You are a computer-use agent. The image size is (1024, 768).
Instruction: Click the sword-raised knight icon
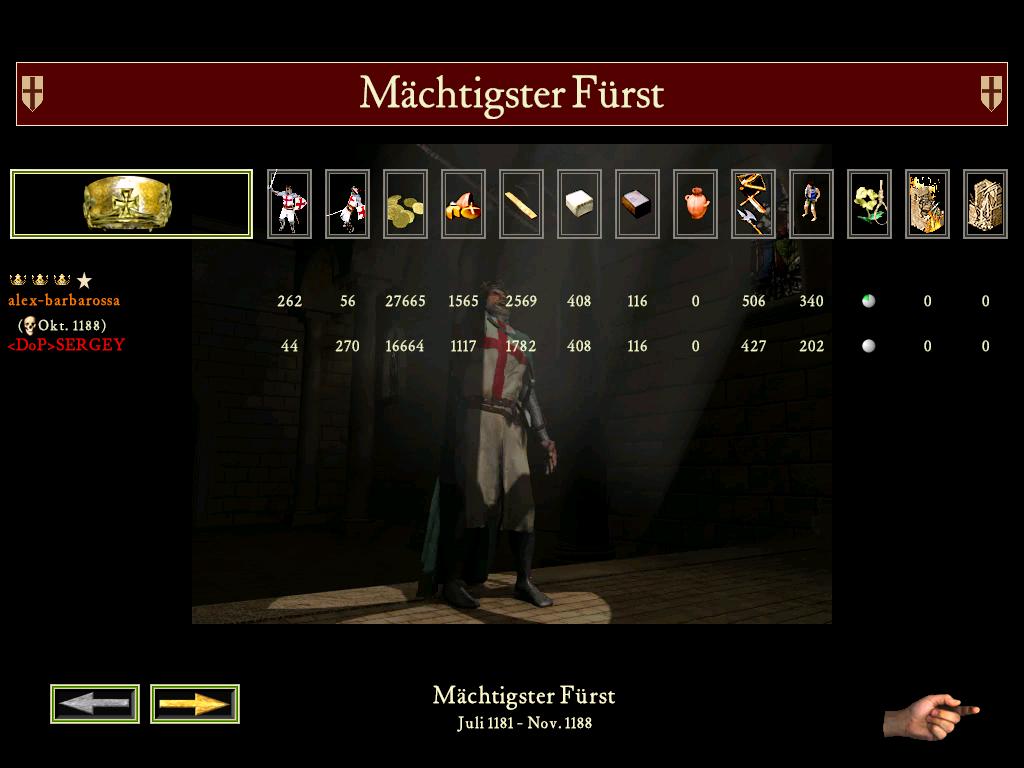289,204
